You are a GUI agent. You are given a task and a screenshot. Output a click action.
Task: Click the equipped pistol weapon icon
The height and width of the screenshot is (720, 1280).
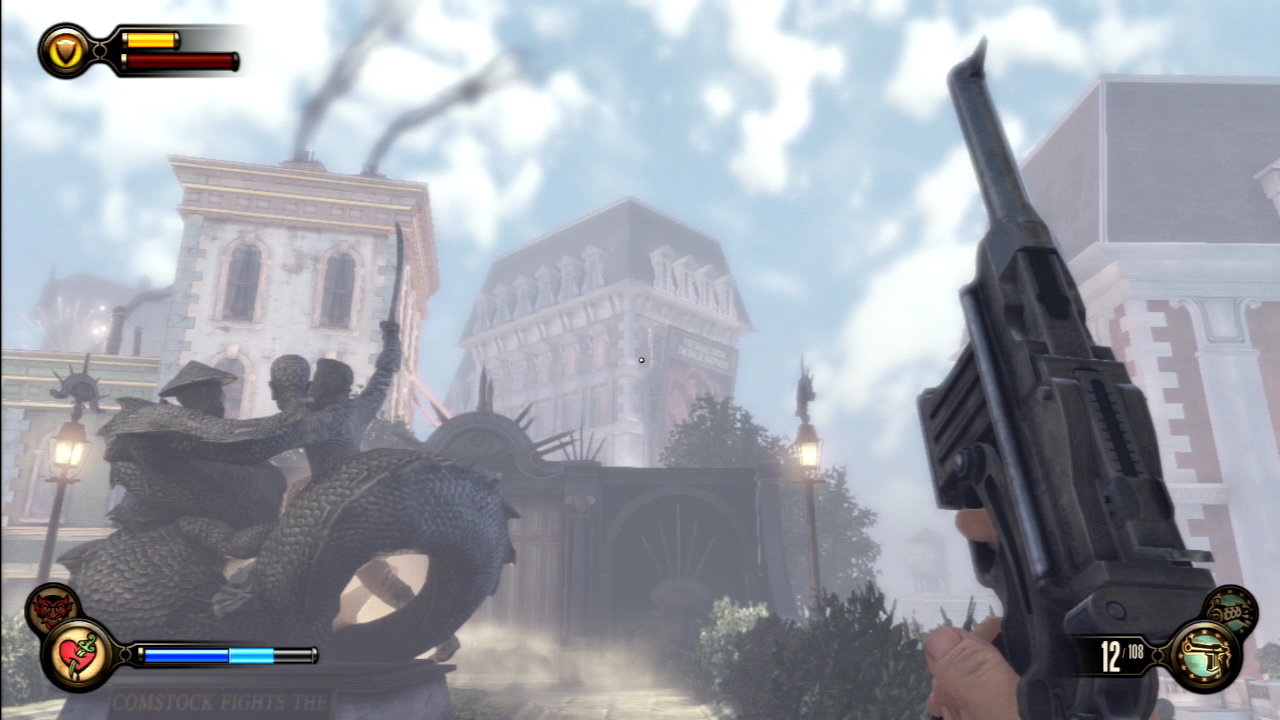click(1205, 654)
